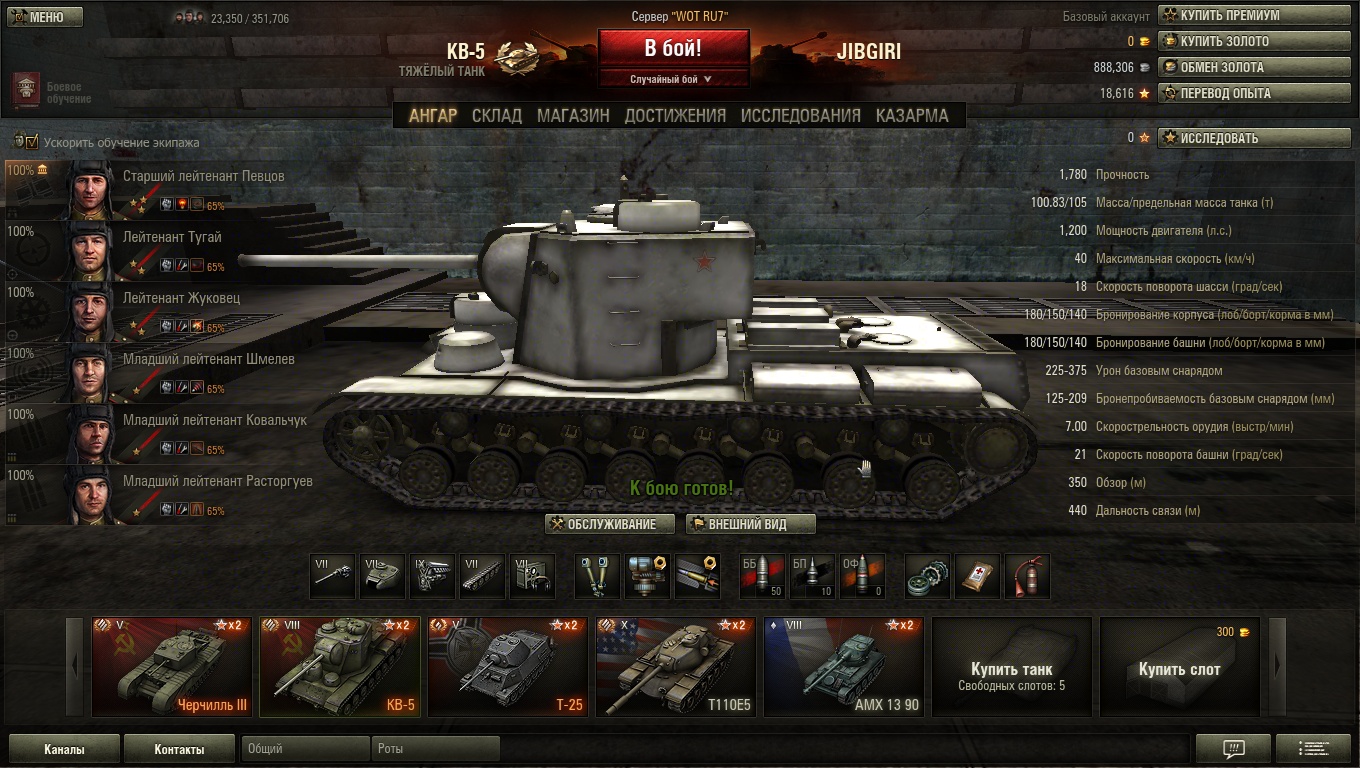The height and width of the screenshot is (768, 1360).
Task: Go to the ДОСТИЖЕНИЯ tab
Action: (x=675, y=116)
